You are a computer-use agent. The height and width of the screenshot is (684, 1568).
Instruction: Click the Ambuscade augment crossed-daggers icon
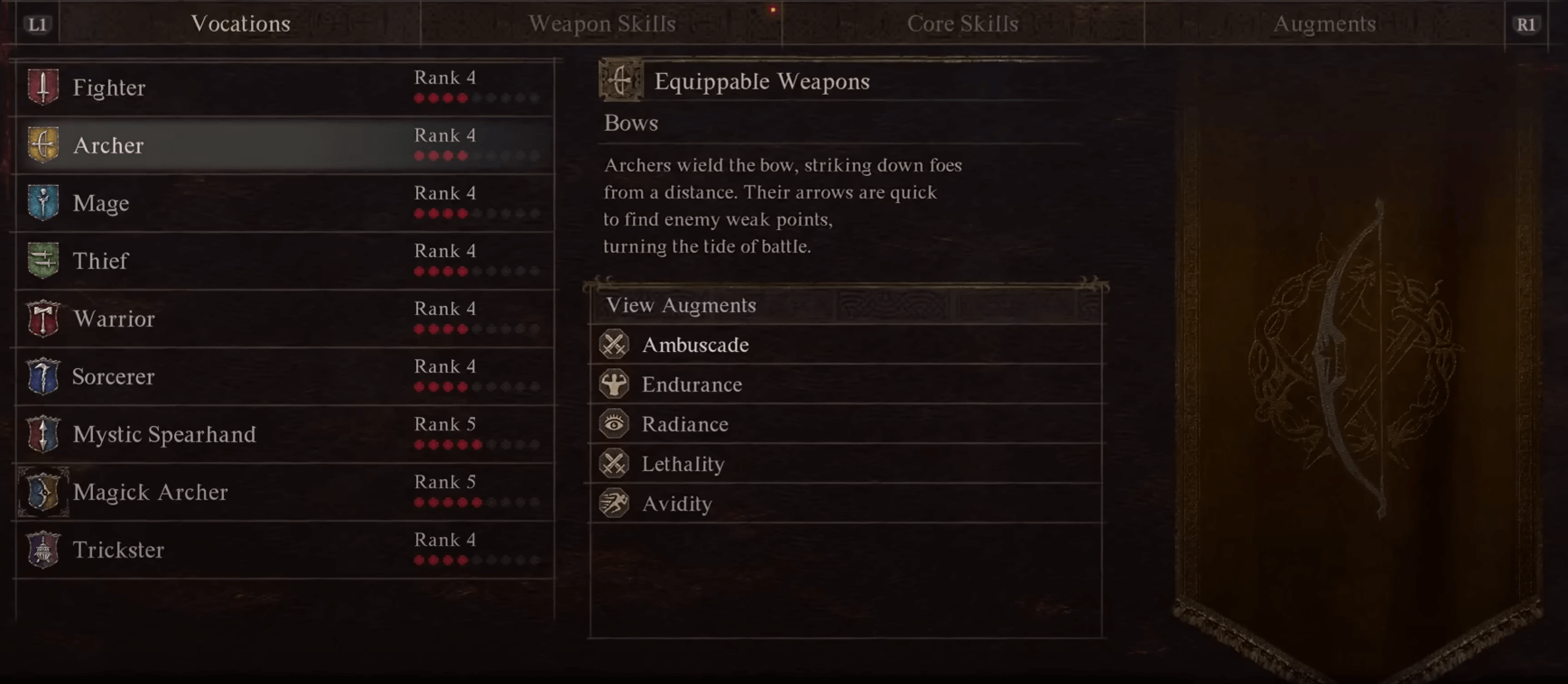[615, 344]
